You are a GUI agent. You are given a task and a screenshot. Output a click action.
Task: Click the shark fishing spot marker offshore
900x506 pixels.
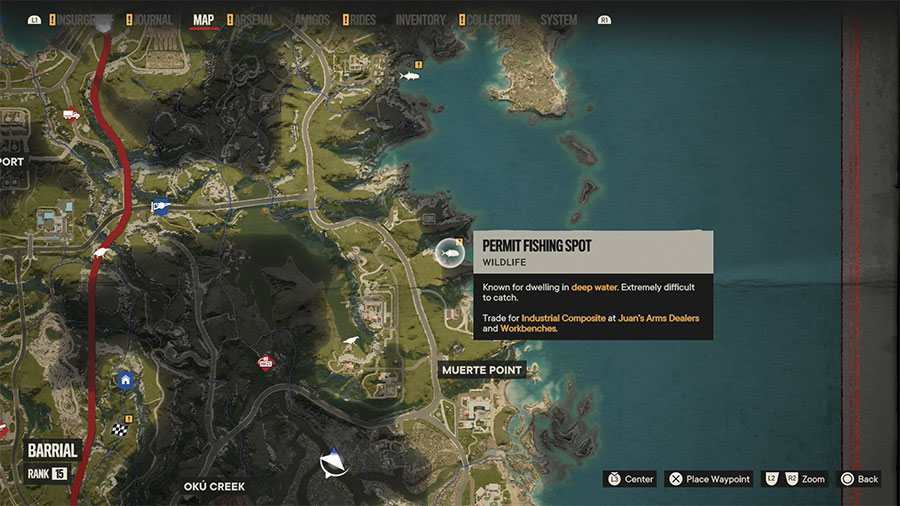click(x=408, y=76)
